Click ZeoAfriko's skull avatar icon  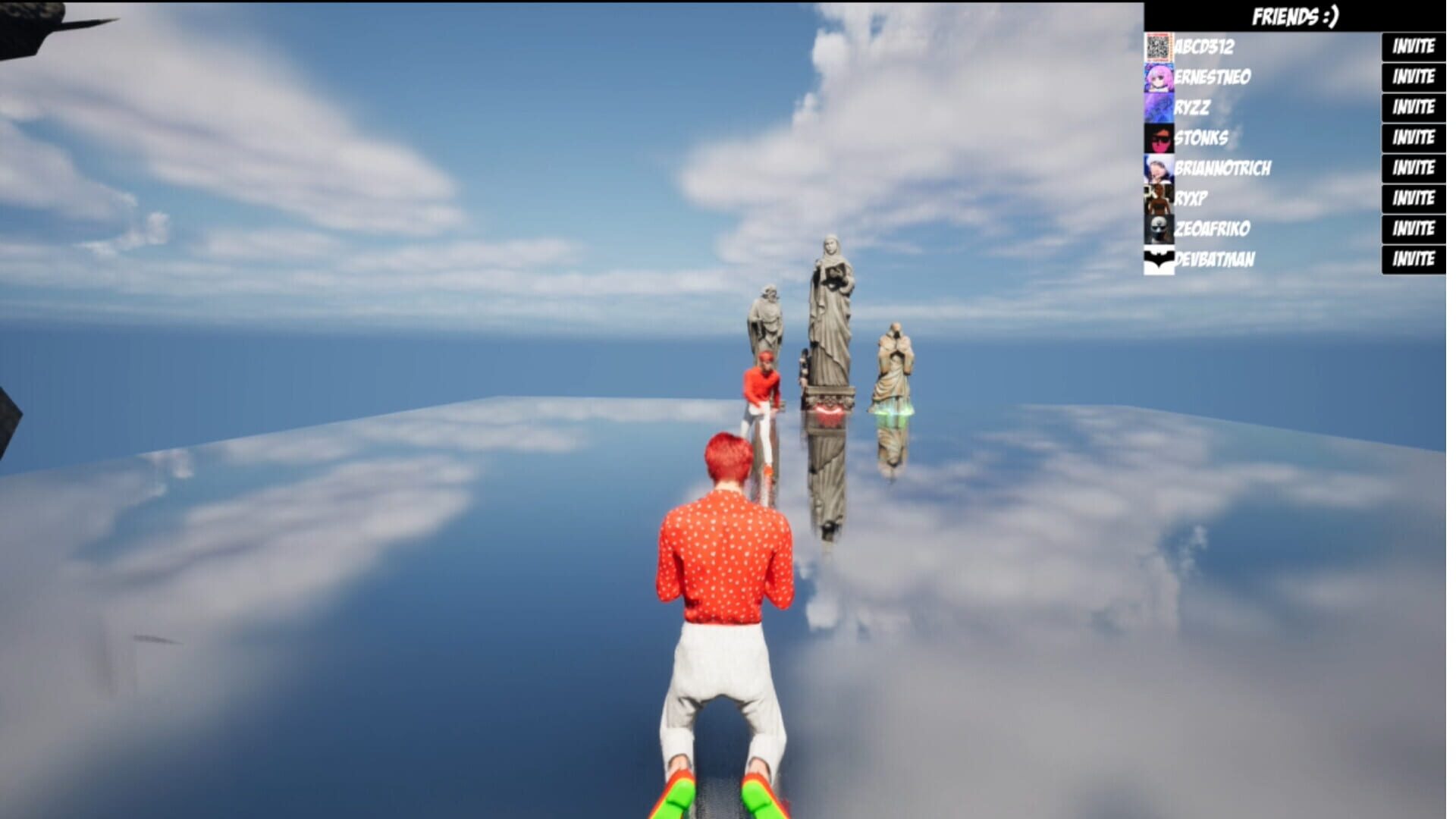[1158, 228]
